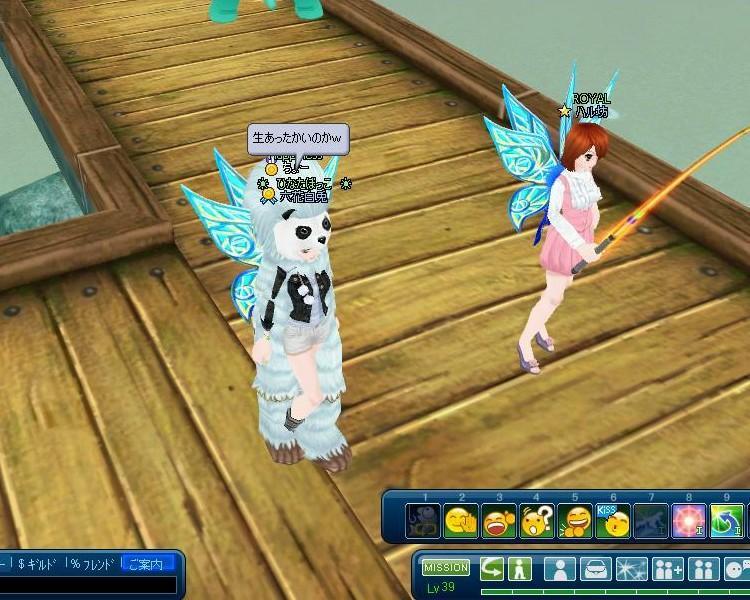The image size is (750, 600).
Task: Open the MISSION panel
Action: [x=446, y=568]
